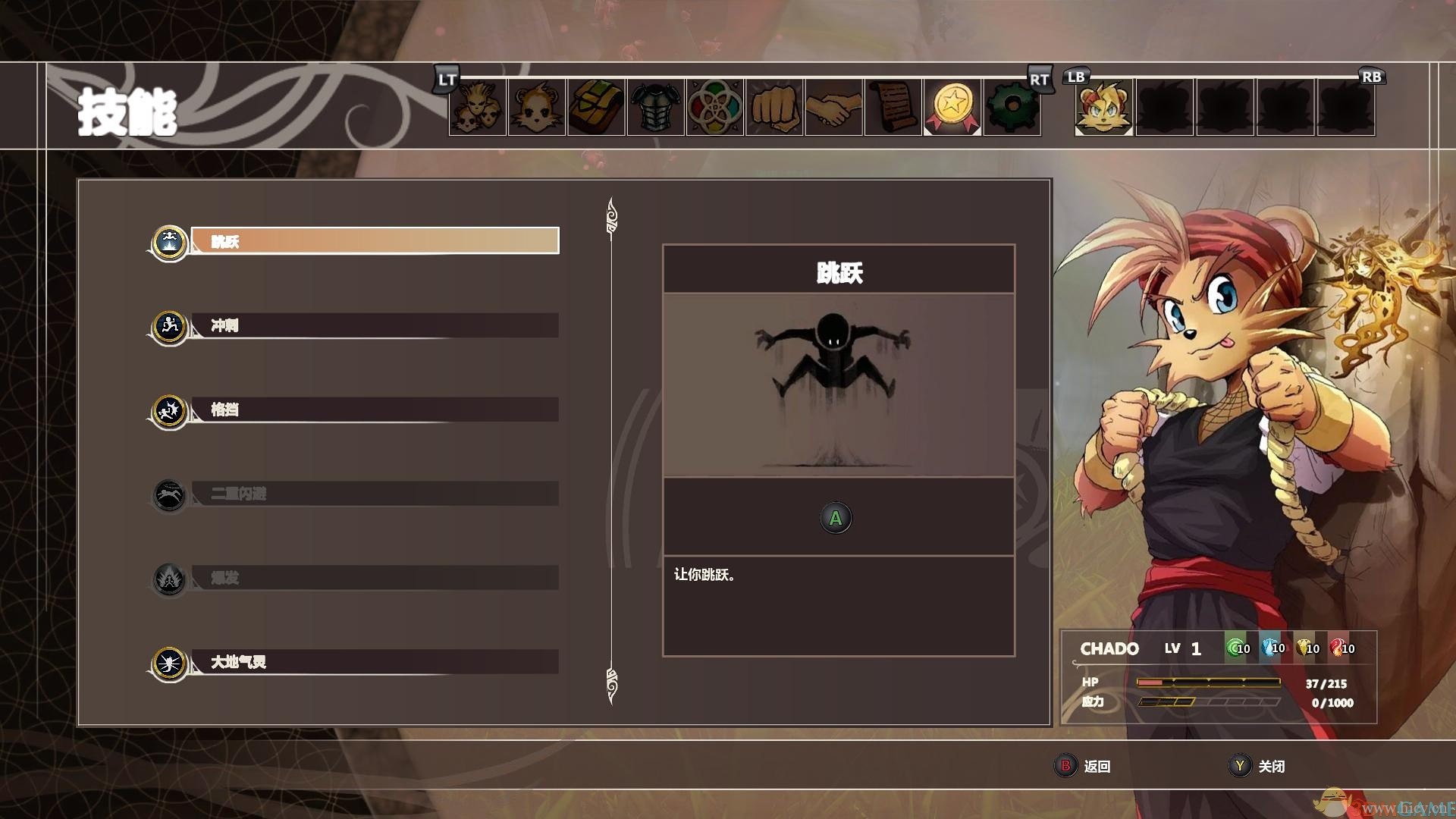The height and width of the screenshot is (819, 1456).
Task: Click the 关闭 (Close) label
Action: tap(1272, 766)
